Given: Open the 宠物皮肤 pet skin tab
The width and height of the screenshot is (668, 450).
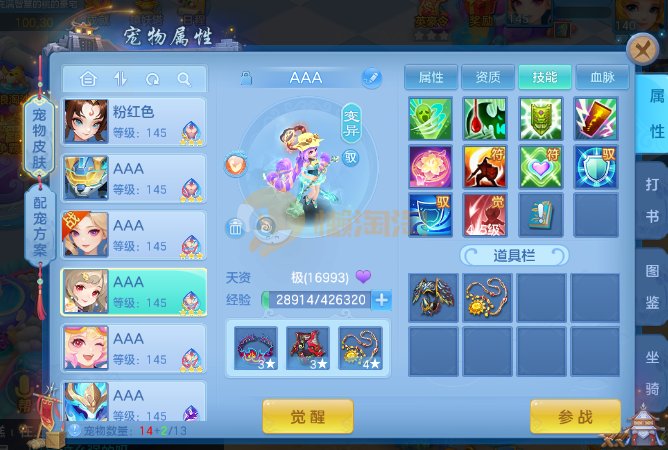Looking at the screenshot, I should [40, 137].
